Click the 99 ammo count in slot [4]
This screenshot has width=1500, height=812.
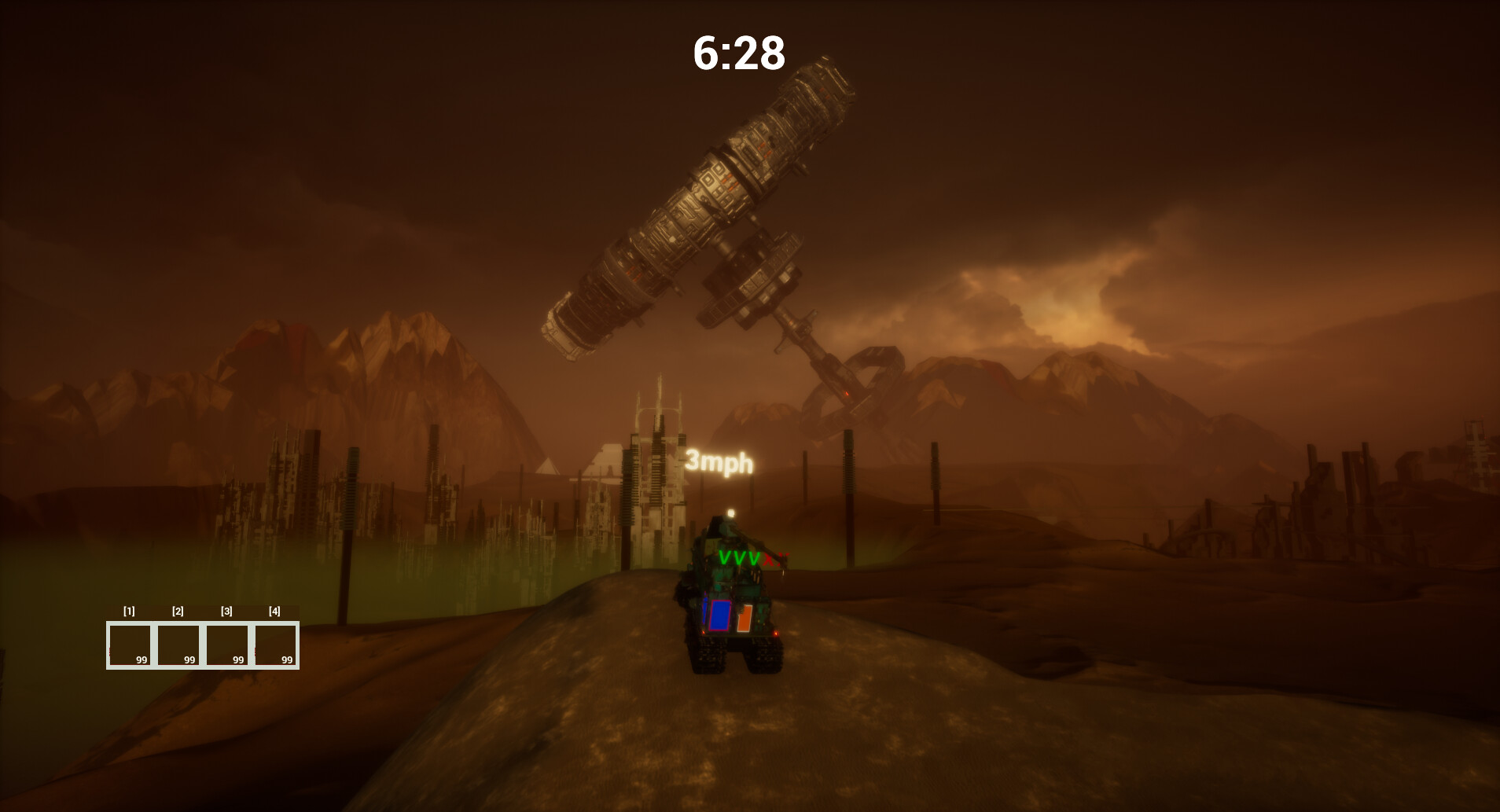288,660
